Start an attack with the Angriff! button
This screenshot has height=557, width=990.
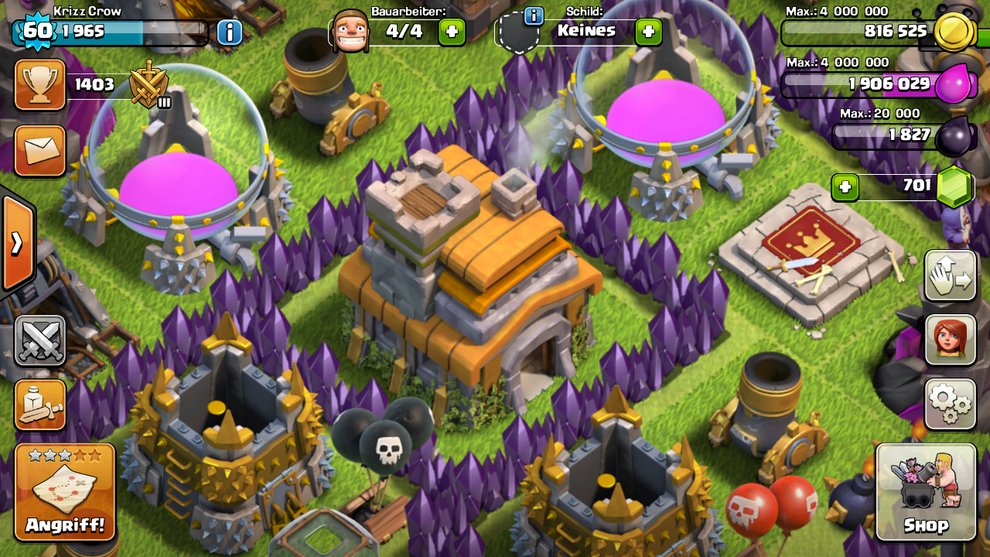(65, 493)
